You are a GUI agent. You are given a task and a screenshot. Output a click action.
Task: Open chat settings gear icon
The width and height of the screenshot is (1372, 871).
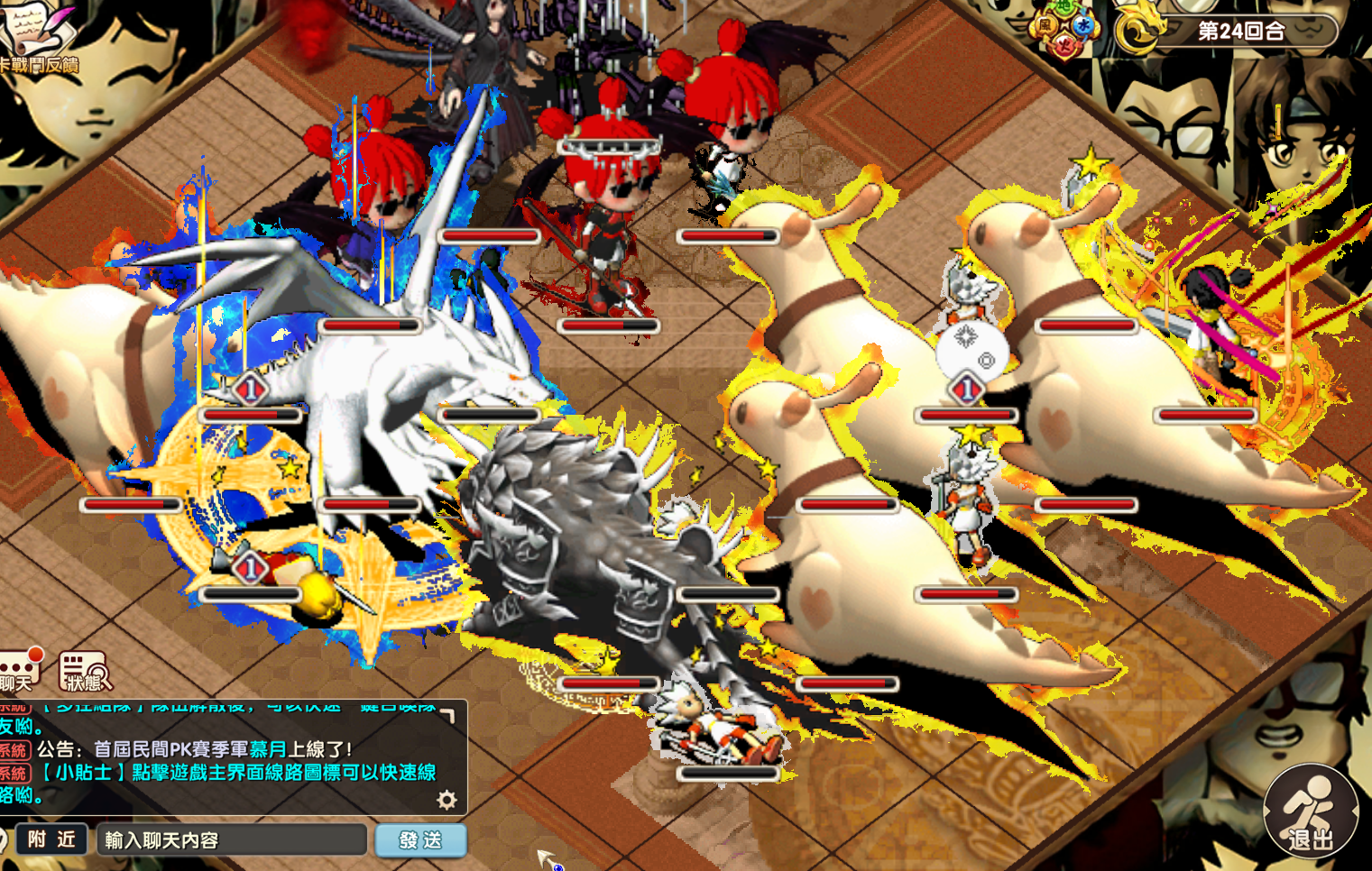click(447, 799)
